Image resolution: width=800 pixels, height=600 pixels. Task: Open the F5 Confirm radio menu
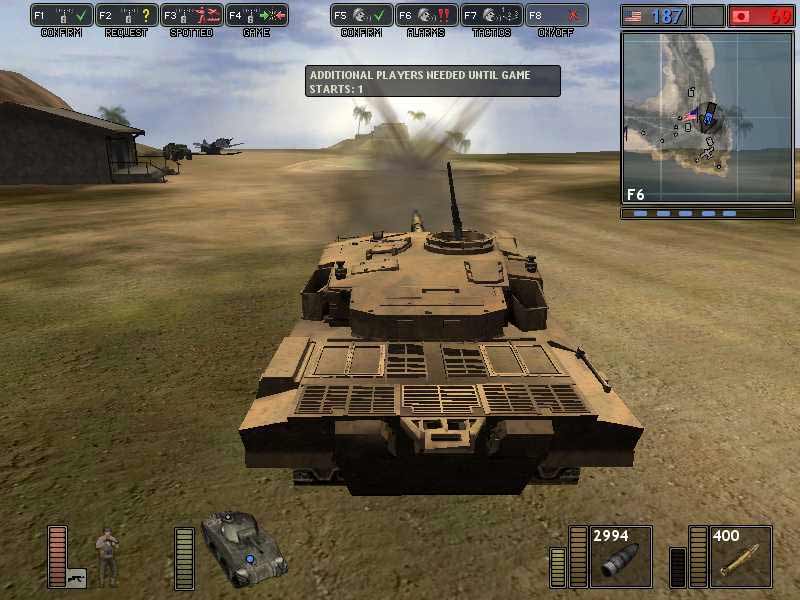pyautogui.click(x=361, y=16)
